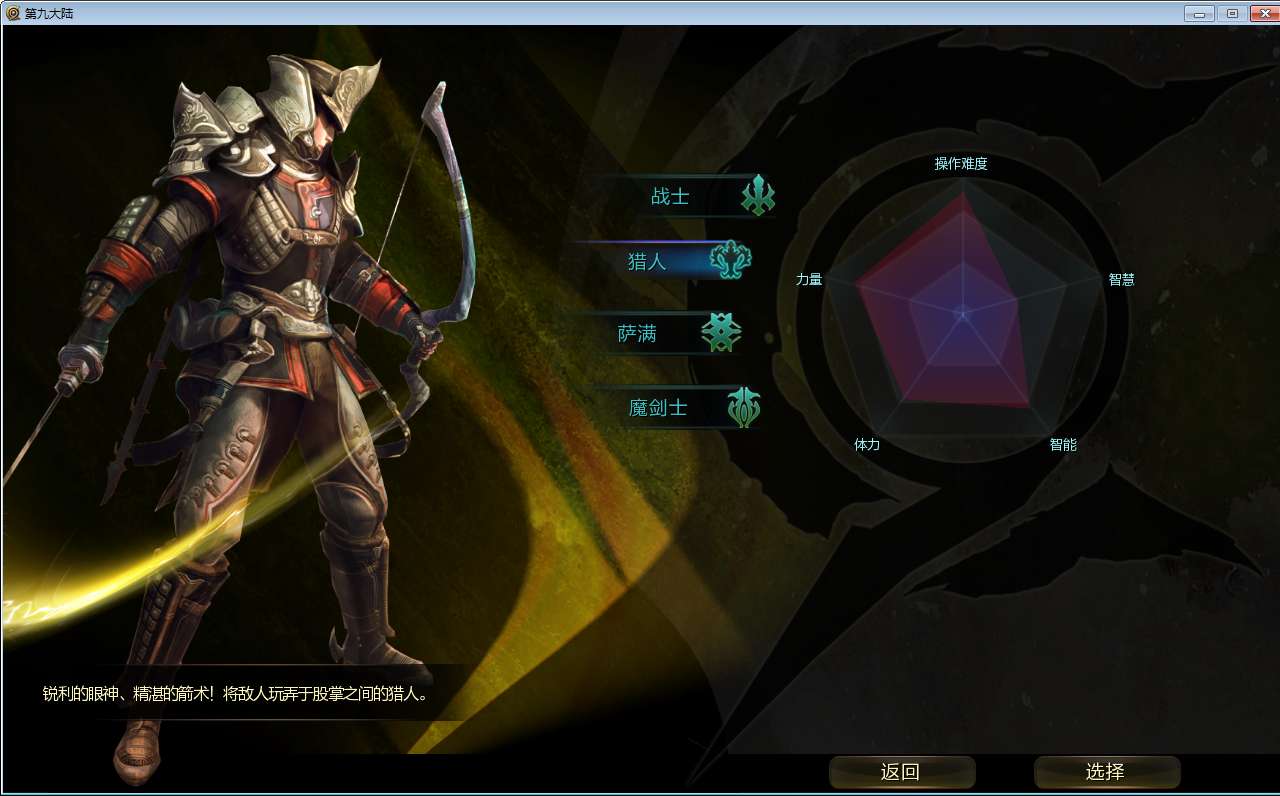Switch to the 战士 class entry
Screen dimensions: 1280x796
click(x=671, y=197)
